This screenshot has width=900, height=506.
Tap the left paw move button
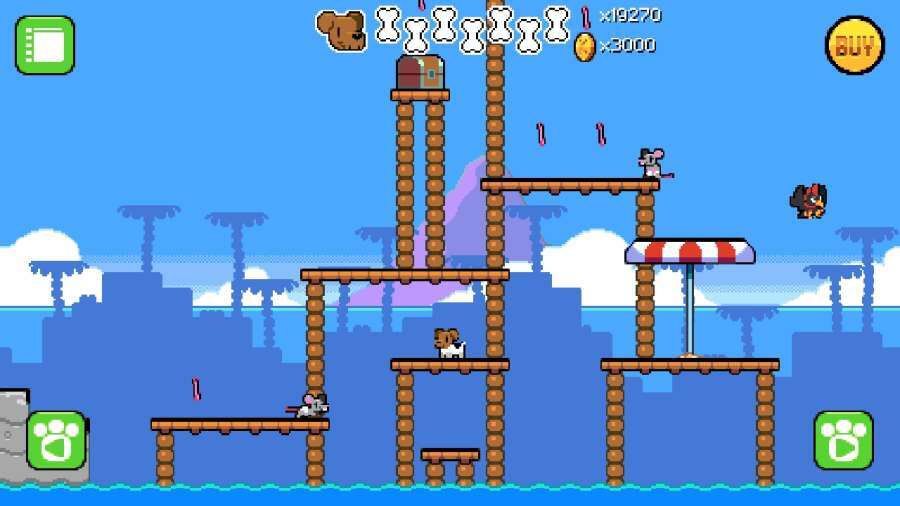pyautogui.click(x=56, y=440)
